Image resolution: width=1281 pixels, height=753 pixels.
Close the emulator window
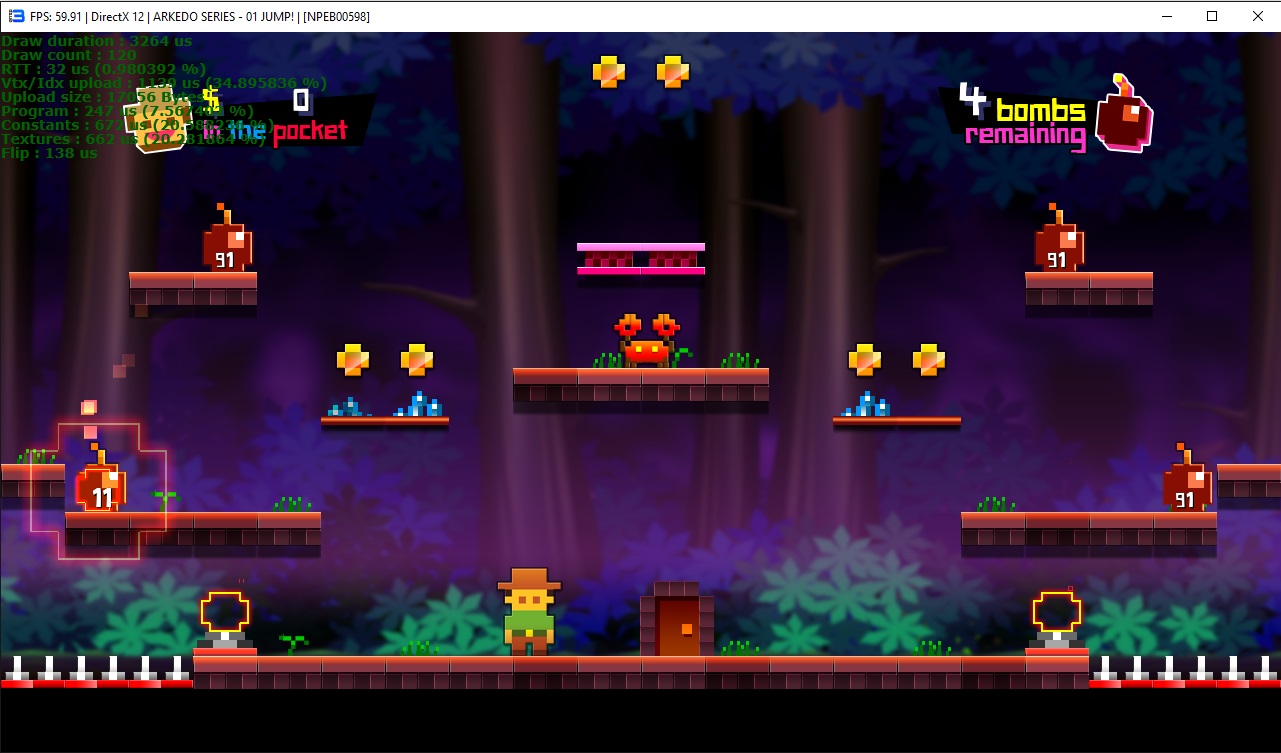(x=1257, y=16)
